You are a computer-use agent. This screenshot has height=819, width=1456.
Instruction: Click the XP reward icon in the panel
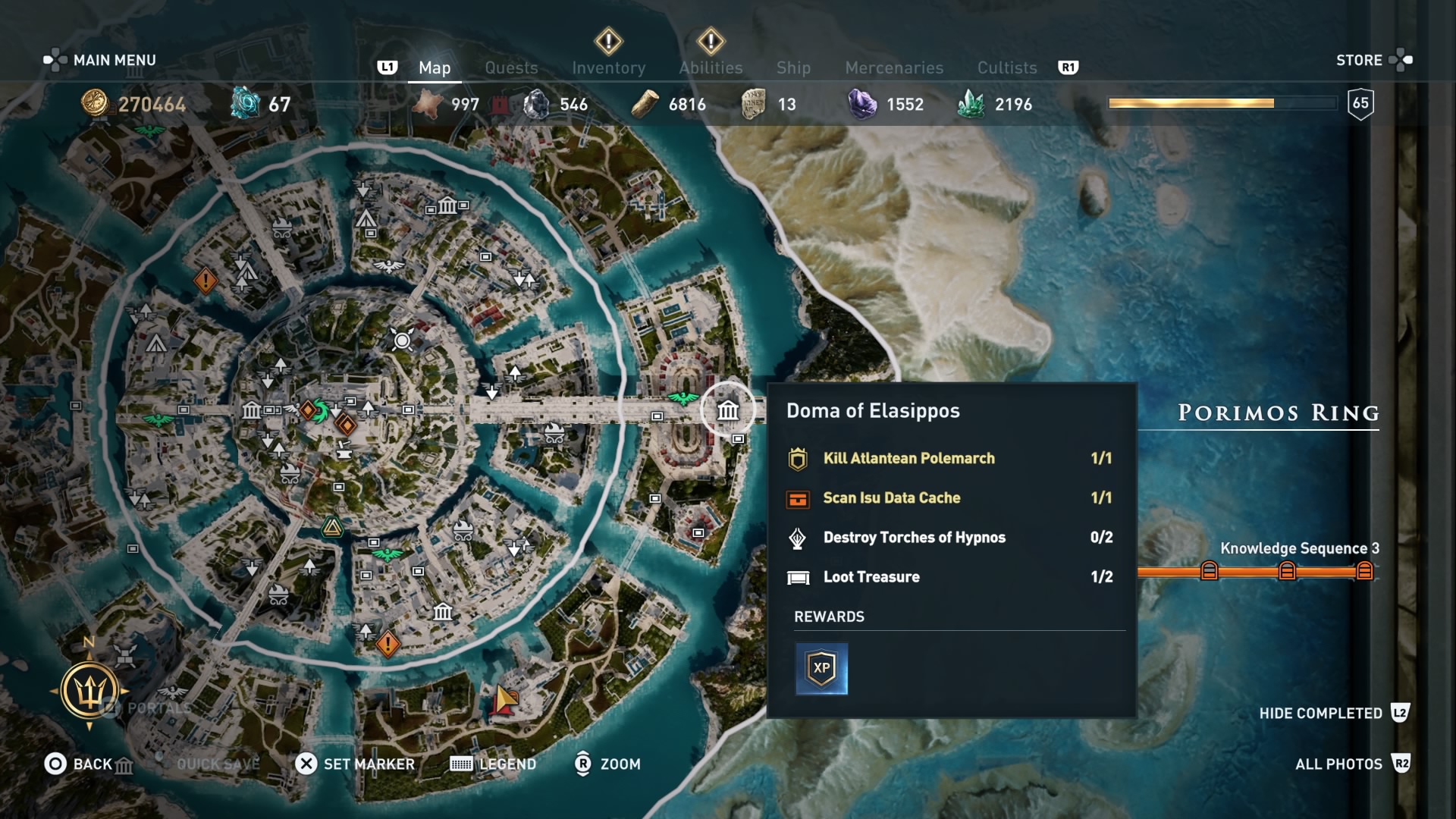(822, 669)
